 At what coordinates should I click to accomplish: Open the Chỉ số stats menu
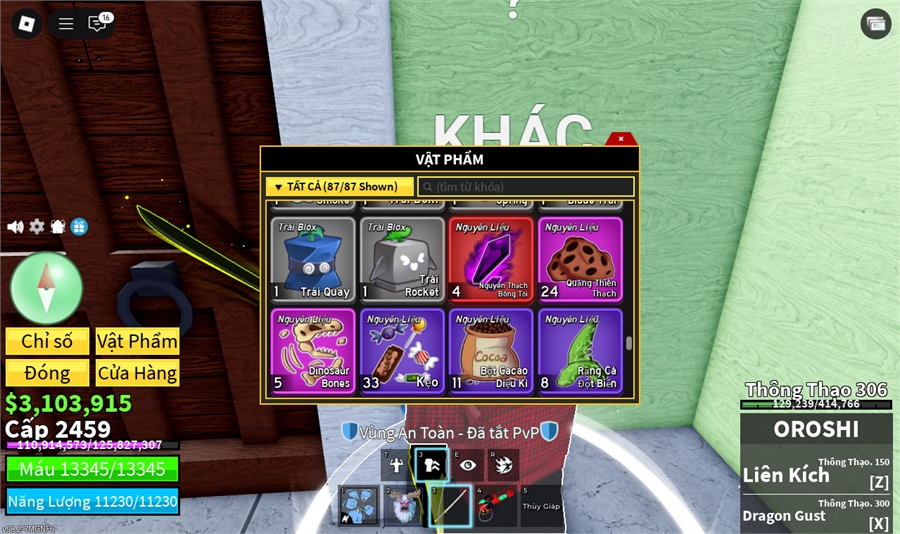tap(47, 341)
